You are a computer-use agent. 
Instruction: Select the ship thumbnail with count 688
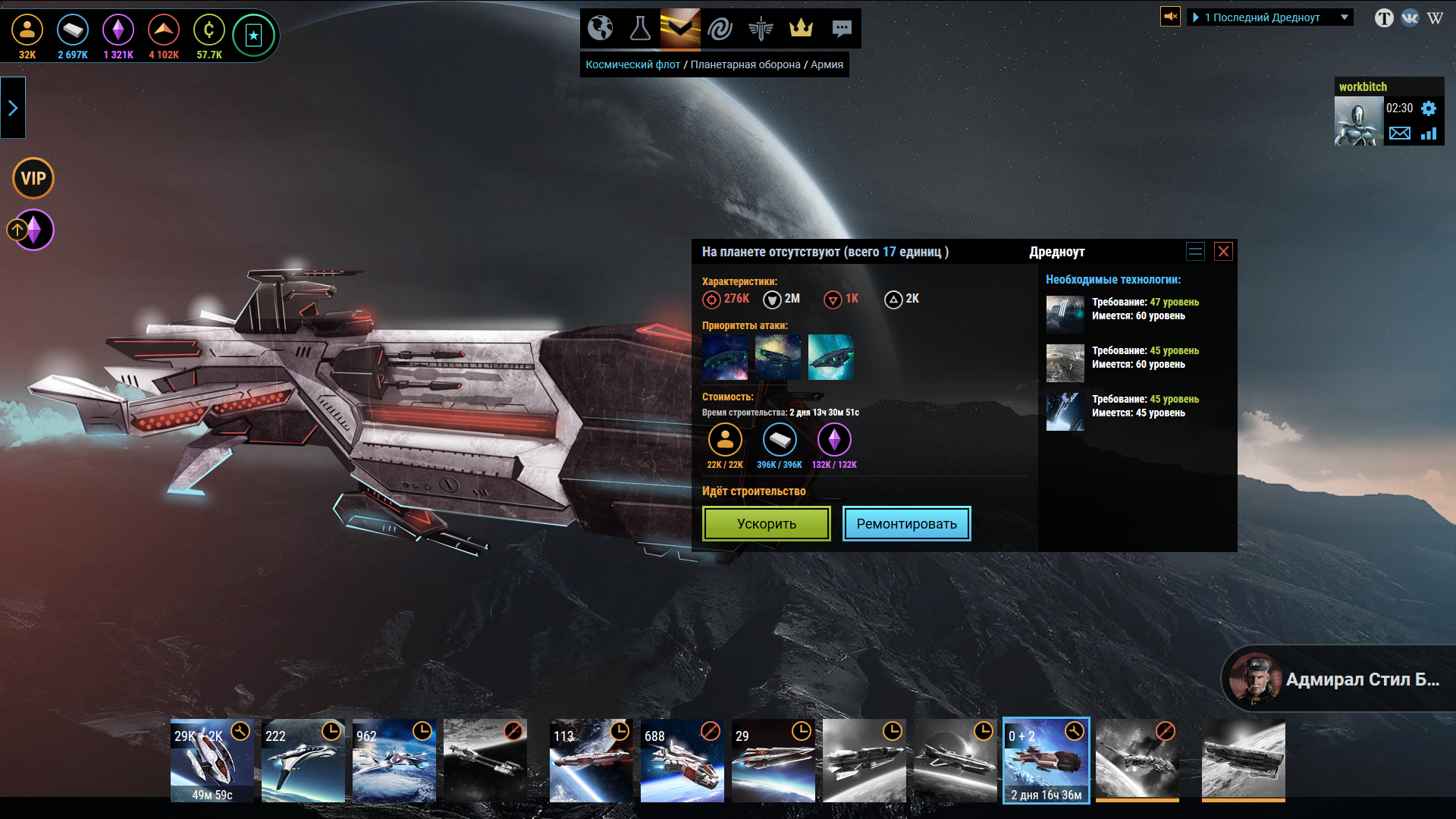(x=682, y=761)
